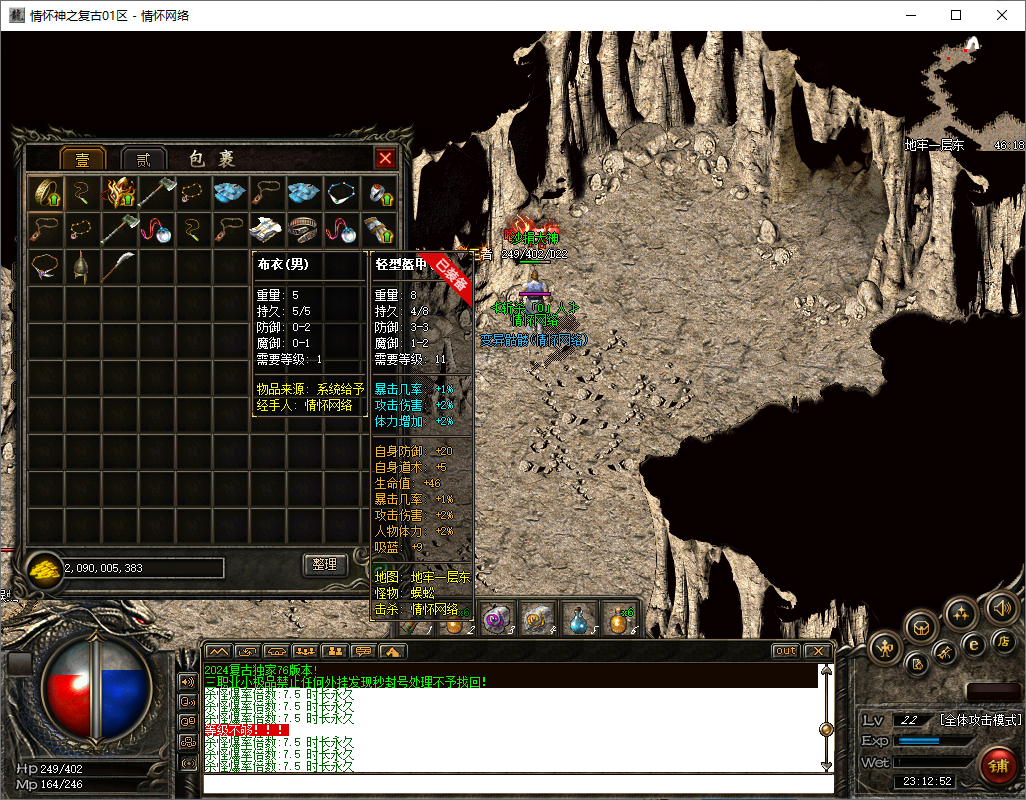Select the bronze helmet in the bag
1026x800 pixels.
82,266
